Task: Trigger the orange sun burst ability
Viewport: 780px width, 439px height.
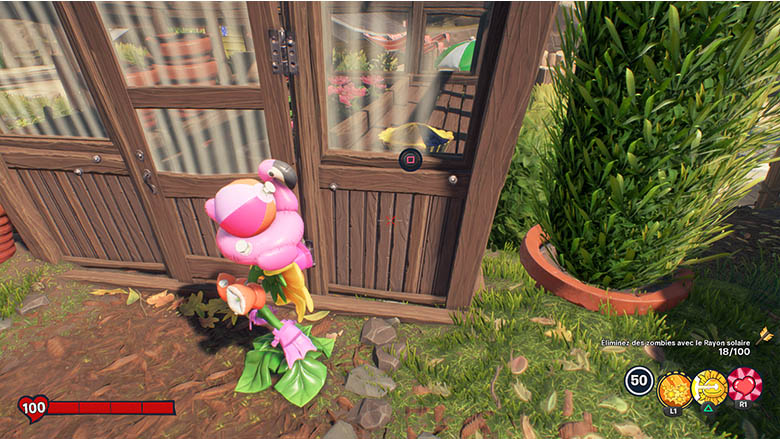Action: (x=674, y=386)
